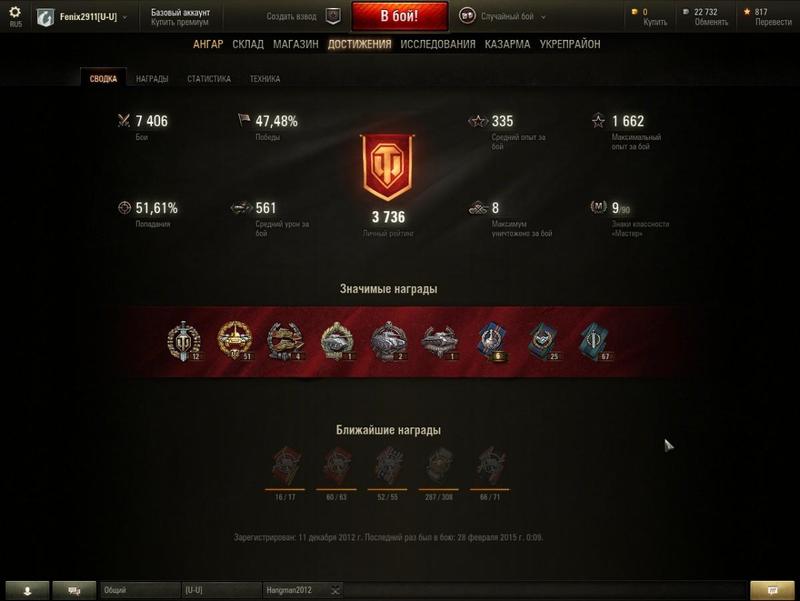800x601 pixels.
Task: Open the Случайный бой battle type dropdown
Action: (x=512, y=17)
